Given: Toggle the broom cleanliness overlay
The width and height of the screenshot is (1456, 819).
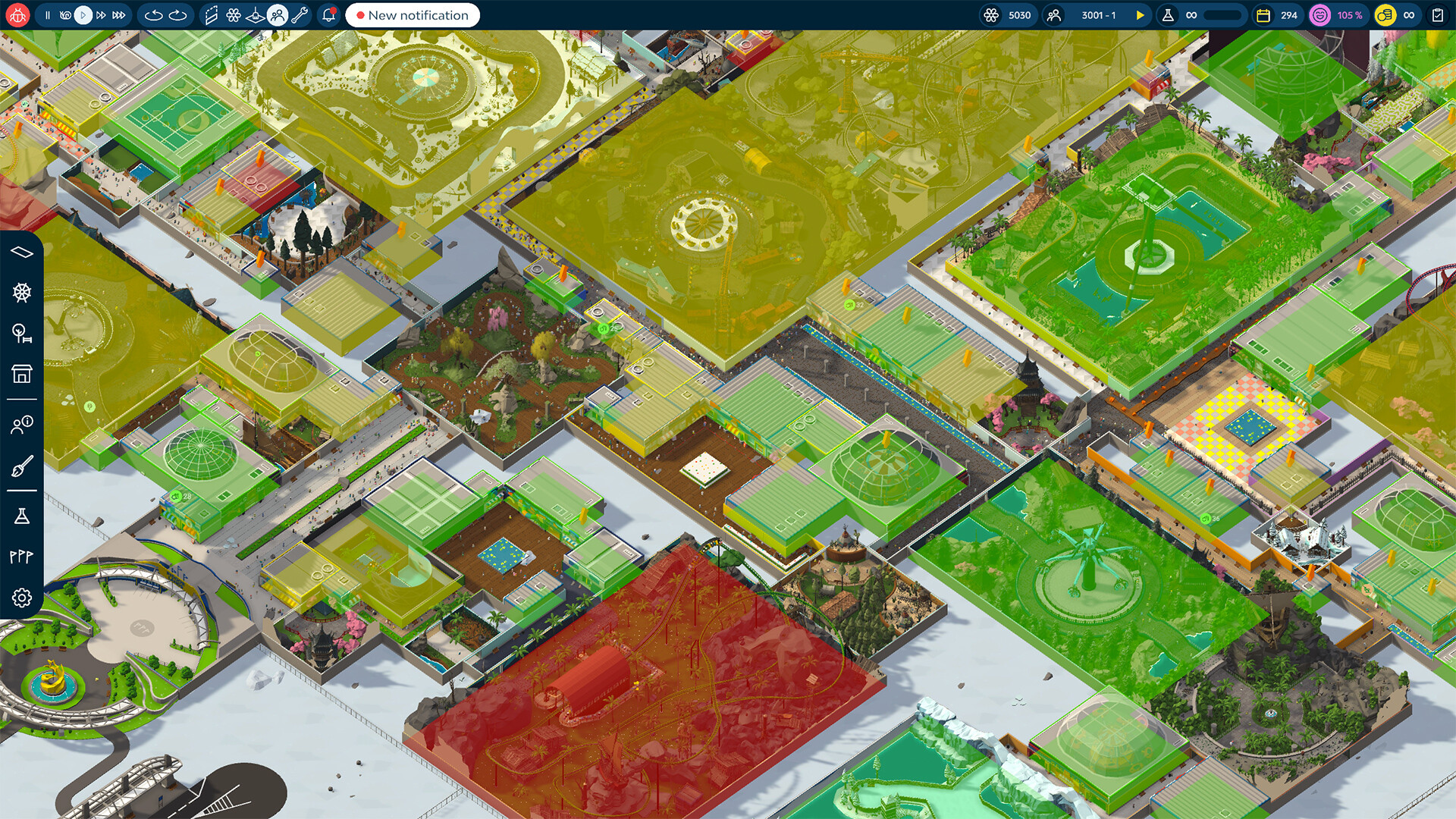Looking at the screenshot, I should point(256,15).
